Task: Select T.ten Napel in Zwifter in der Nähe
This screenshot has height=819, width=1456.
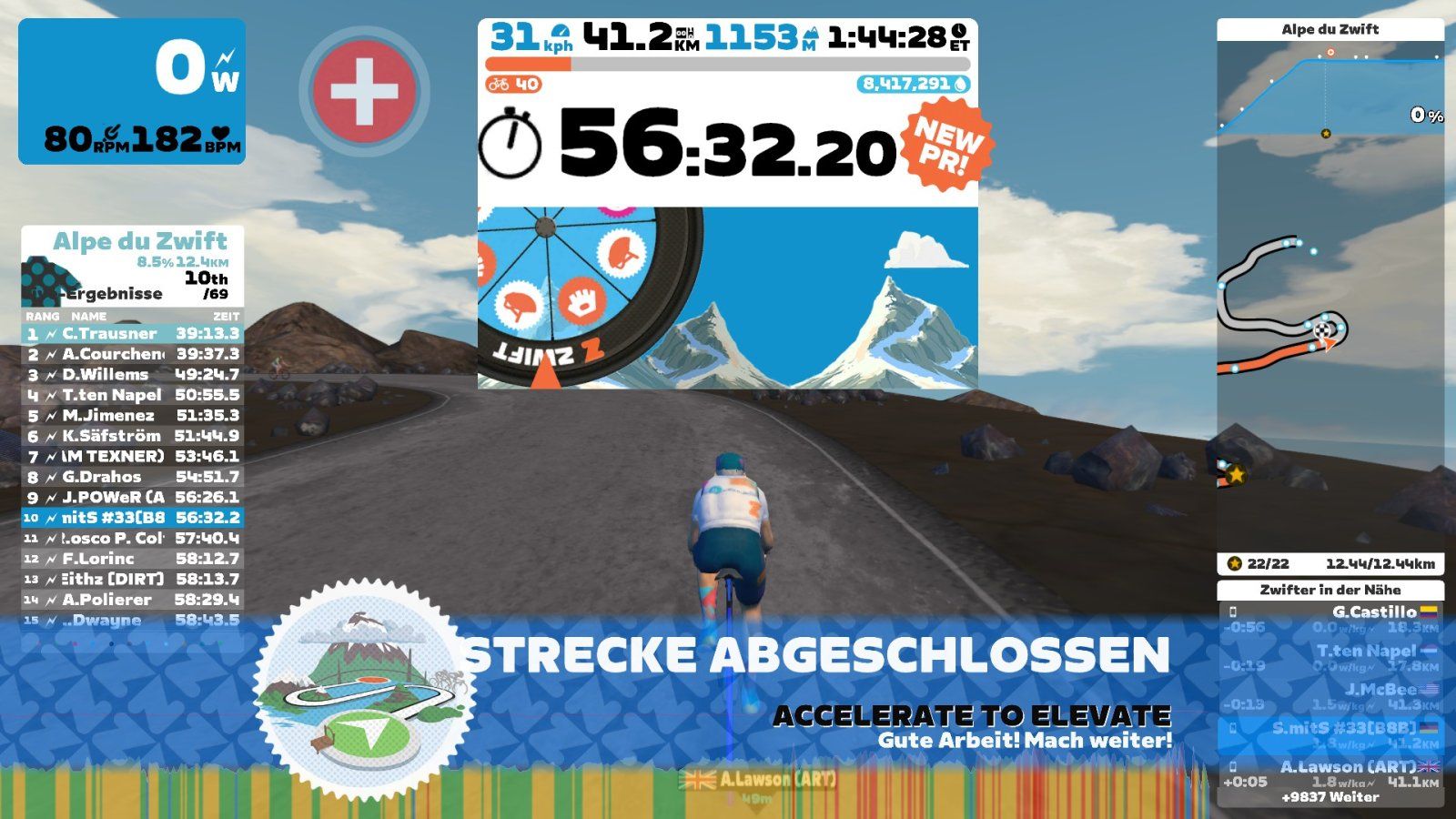Action: click(x=1330, y=658)
